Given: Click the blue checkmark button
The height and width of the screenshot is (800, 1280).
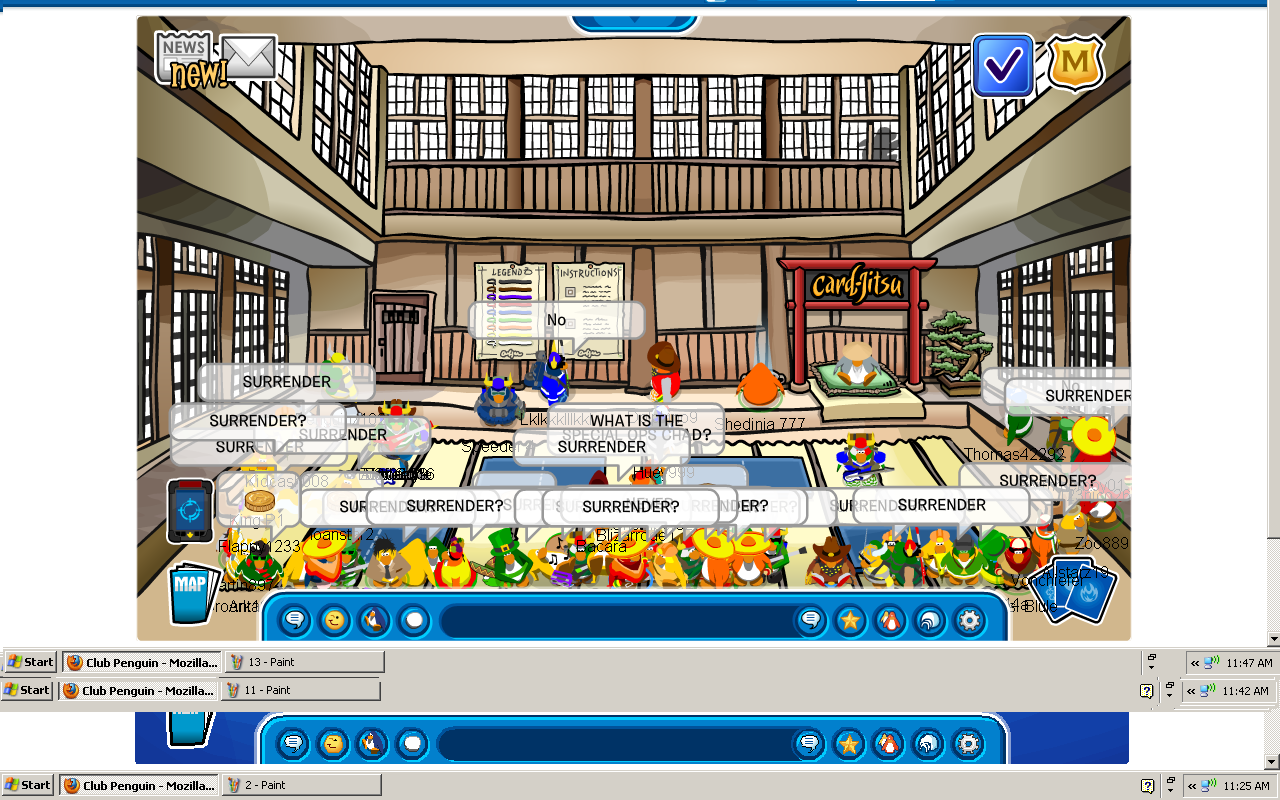Looking at the screenshot, I should pyautogui.click(x=1002, y=66).
